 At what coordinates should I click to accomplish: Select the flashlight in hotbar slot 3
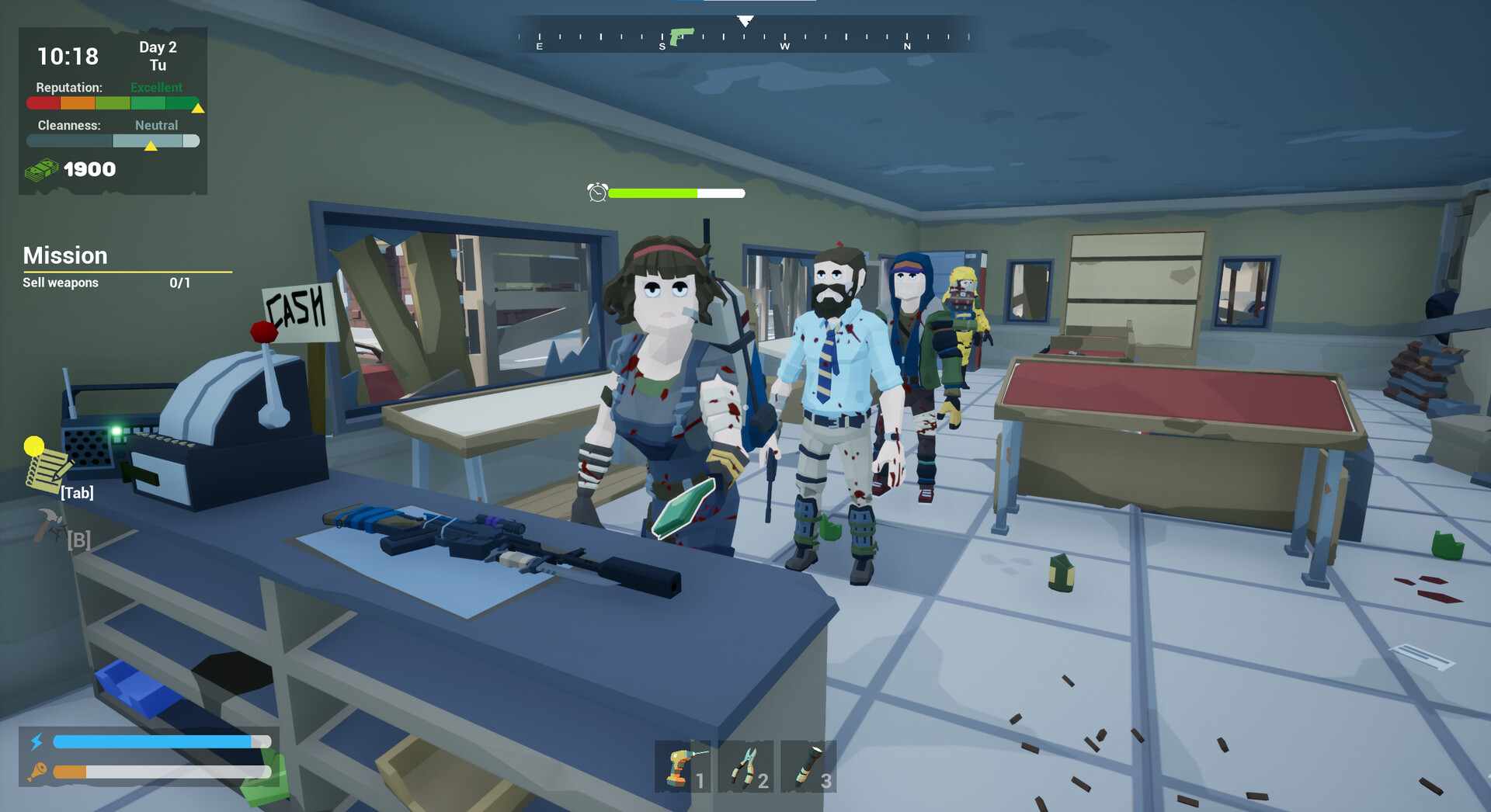coord(808,767)
